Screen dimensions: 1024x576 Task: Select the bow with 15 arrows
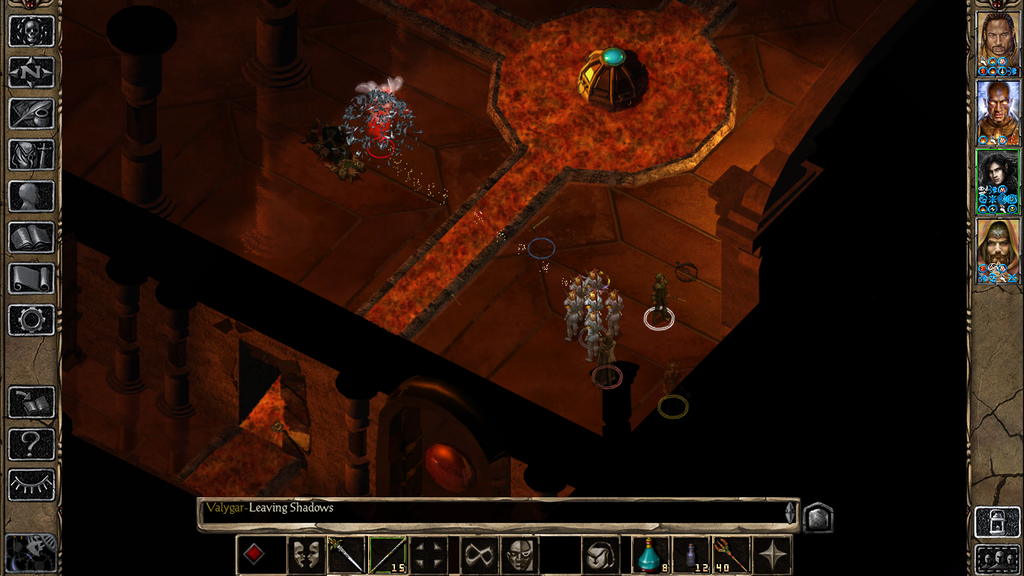pos(387,555)
